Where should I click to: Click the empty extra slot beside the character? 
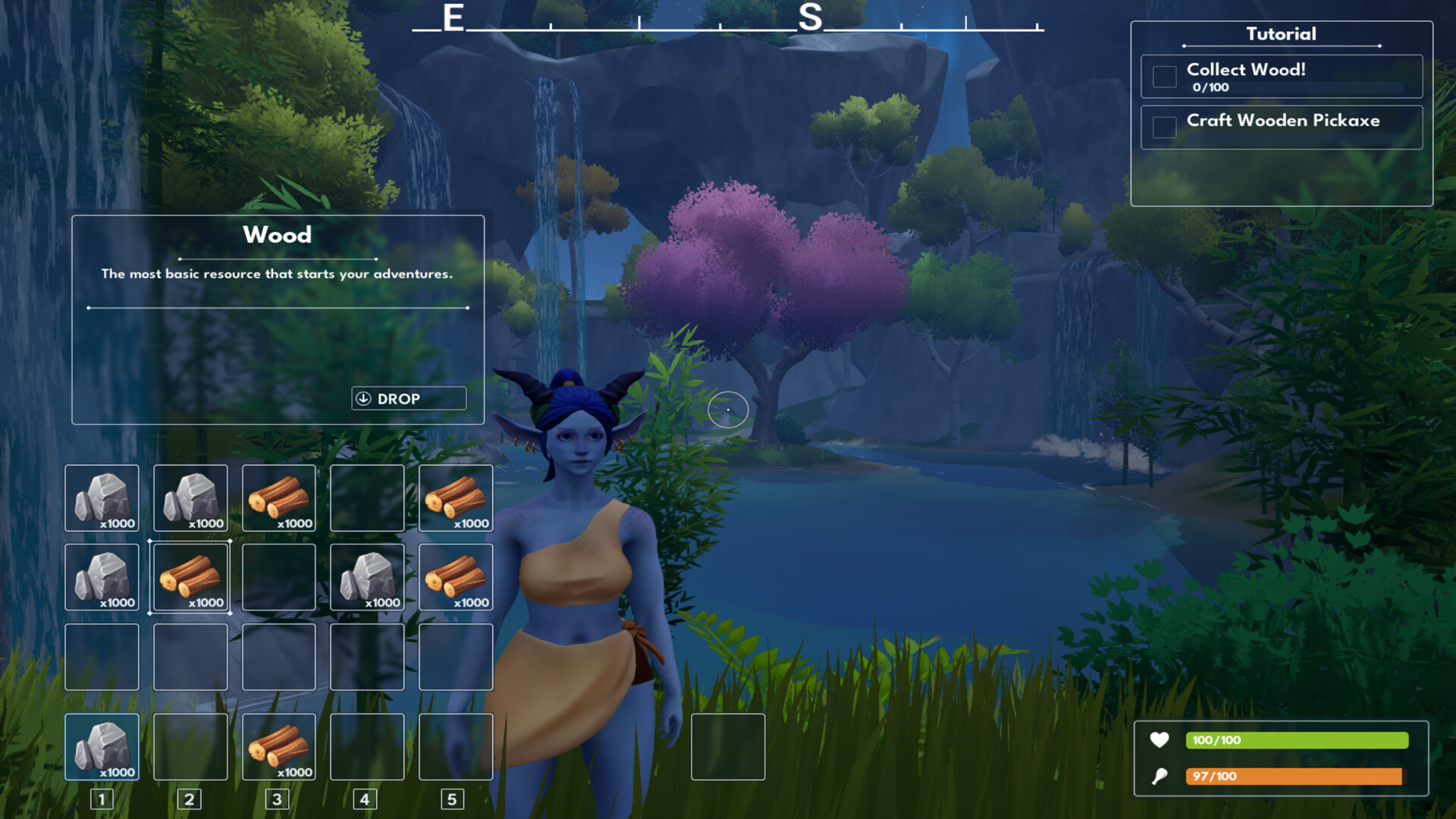point(727,748)
